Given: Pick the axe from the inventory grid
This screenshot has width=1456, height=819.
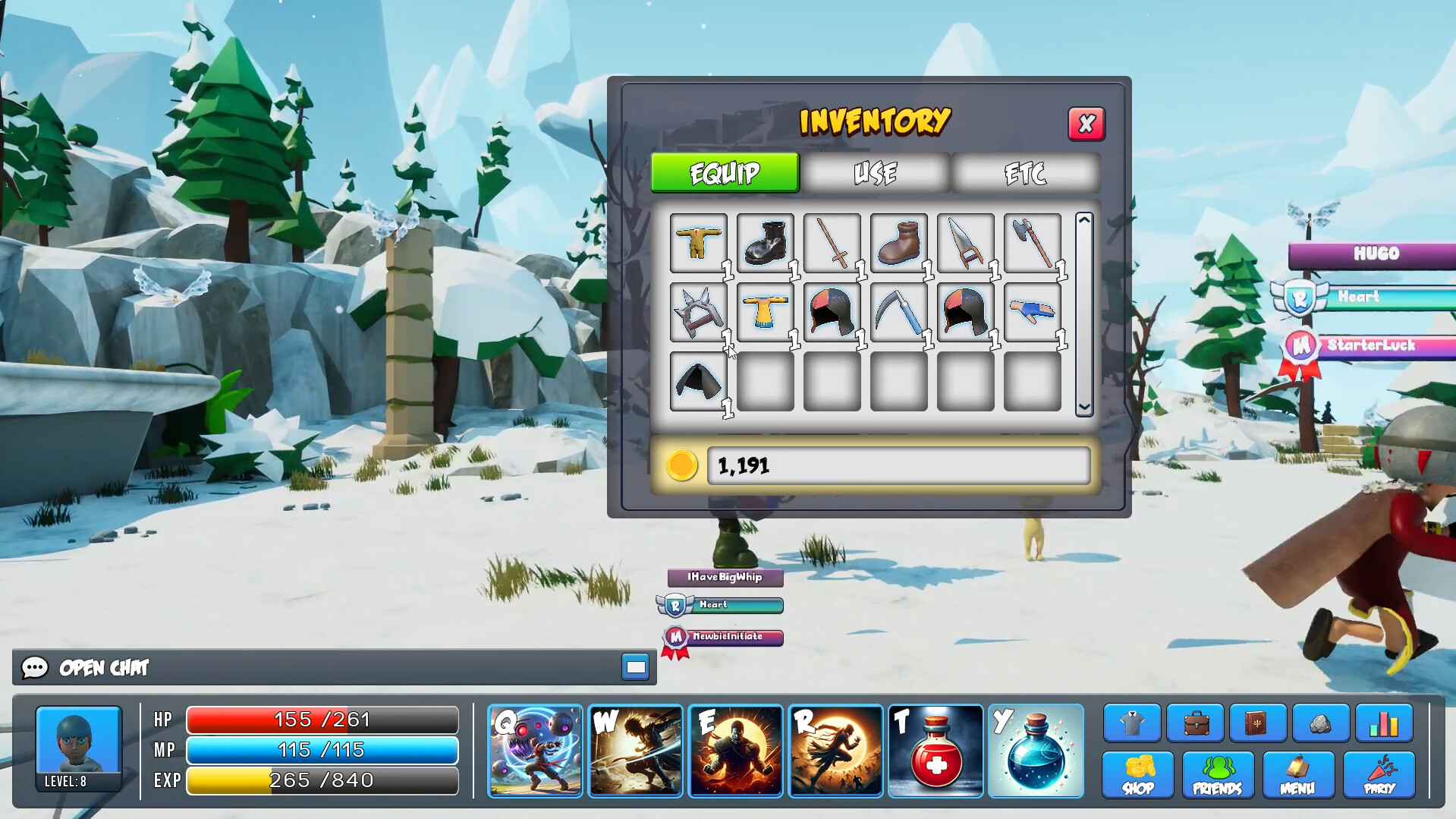Looking at the screenshot, I should click(x=1032, y=243).
